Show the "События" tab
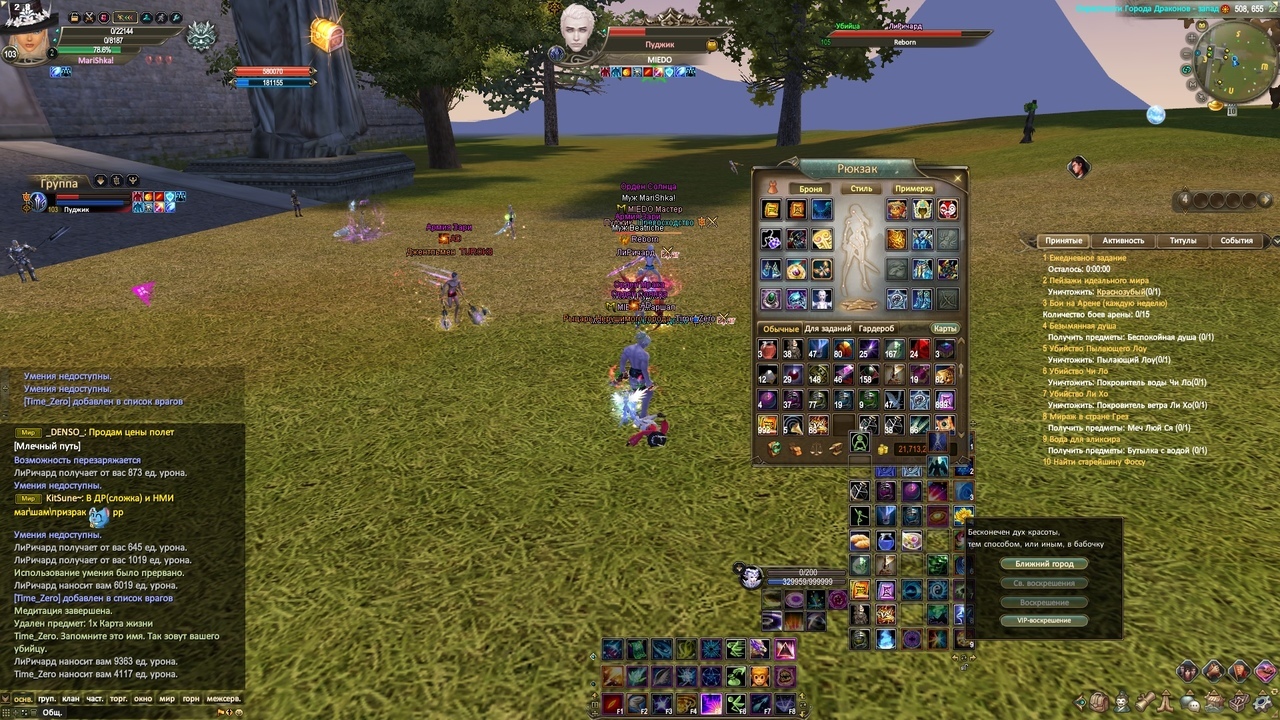Image resolution: width=1280 pixels, height=720 pixels. coord(1236,241)
